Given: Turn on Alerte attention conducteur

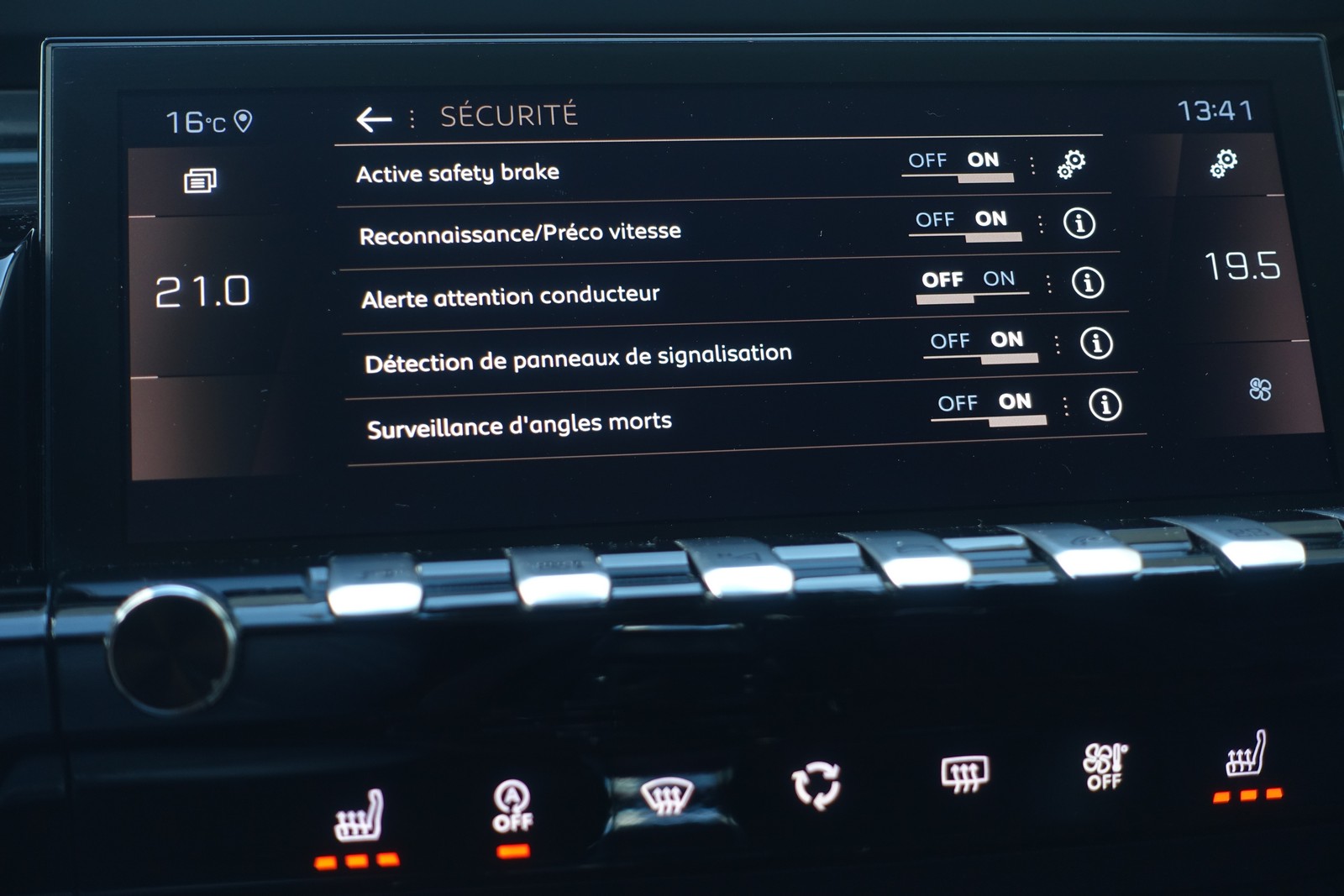Looking at the screenshot, I should pyautogui.click(x=998, y=281).
